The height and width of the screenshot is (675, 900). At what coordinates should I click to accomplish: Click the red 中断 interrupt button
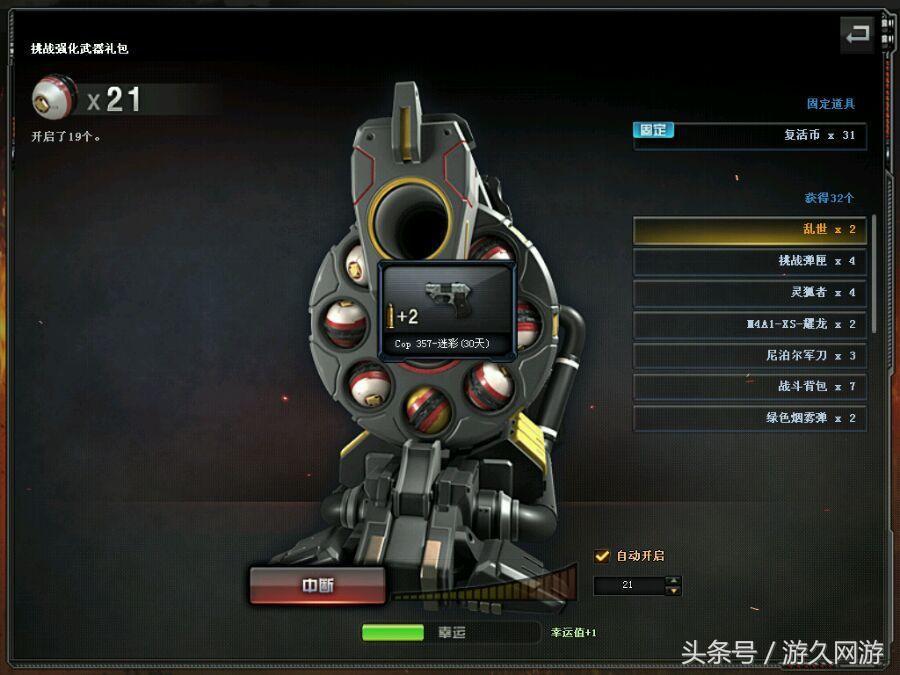(x=317, y=586)
